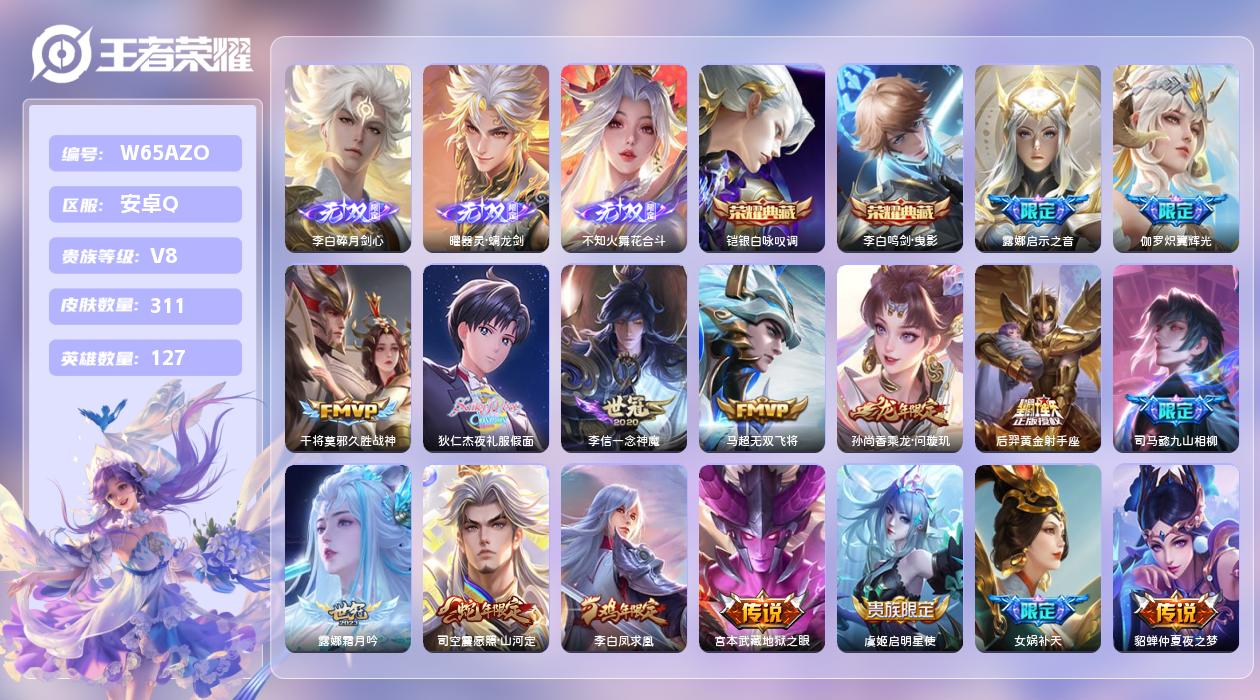
Task: View the 李白凤求凰 skin card
Action: click(623, 558)
